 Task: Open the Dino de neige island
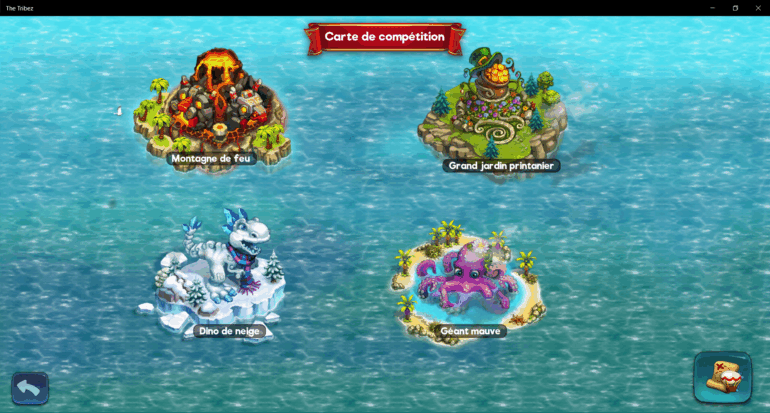(225, 272)
